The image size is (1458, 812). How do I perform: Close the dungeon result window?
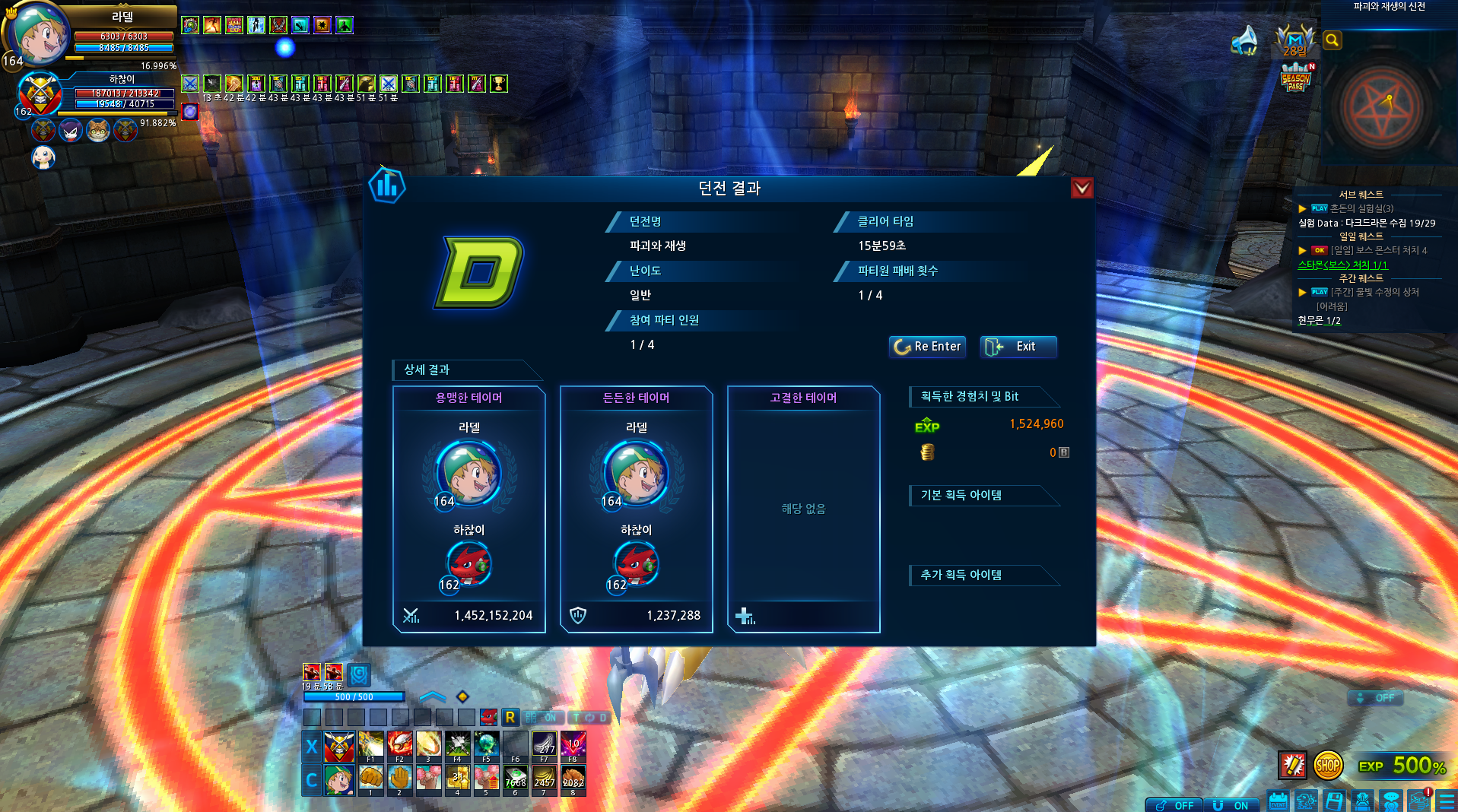(1081, 188)
